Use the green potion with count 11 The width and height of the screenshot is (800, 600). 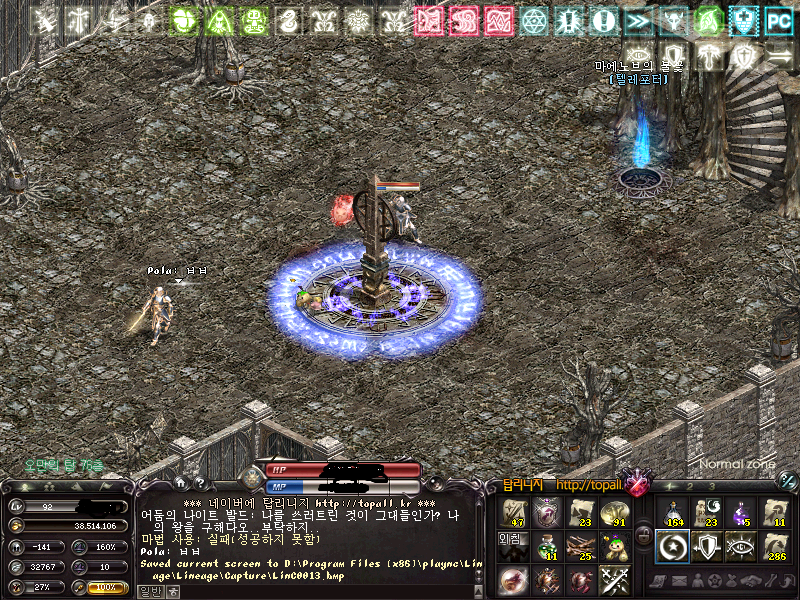[x=548, y=545]
